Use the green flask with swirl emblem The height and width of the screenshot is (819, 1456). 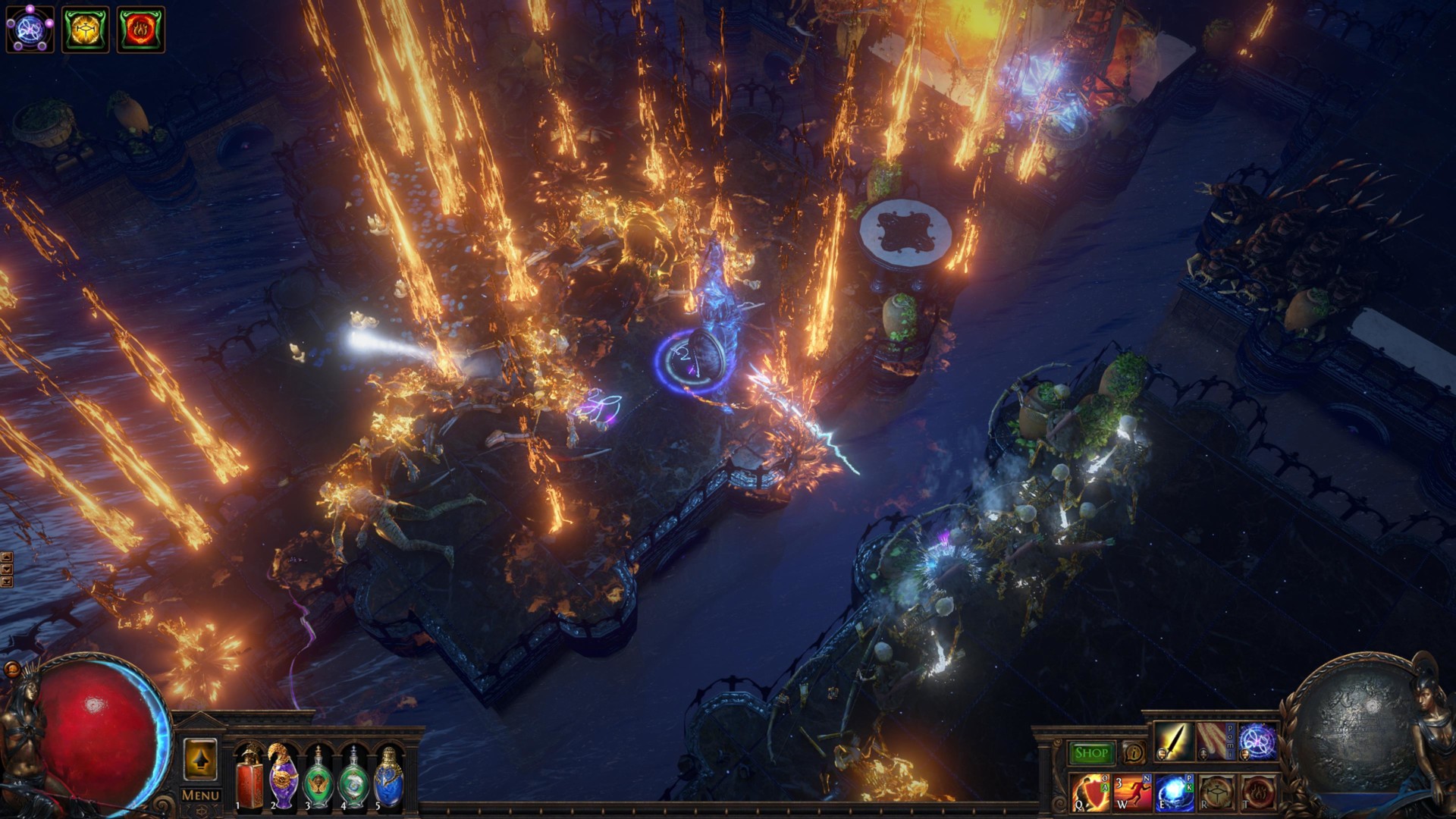tap(353, 780)
